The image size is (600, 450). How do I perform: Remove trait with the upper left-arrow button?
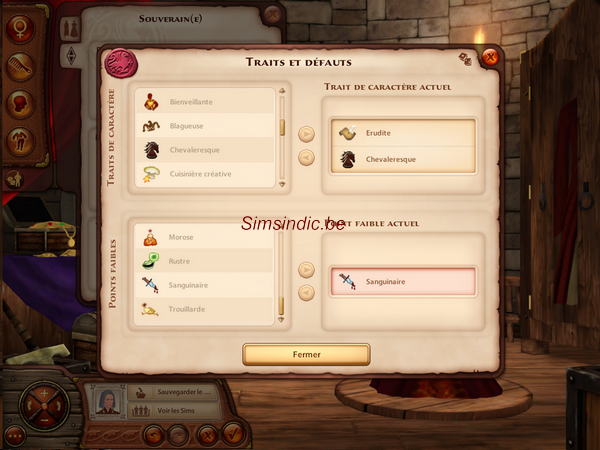pyautogui.click(x=307, y=157)
